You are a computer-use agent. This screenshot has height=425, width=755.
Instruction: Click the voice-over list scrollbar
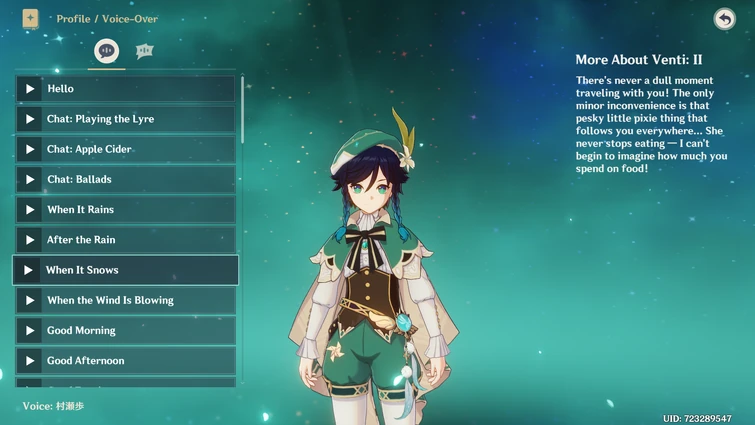(x=242, y=110)
